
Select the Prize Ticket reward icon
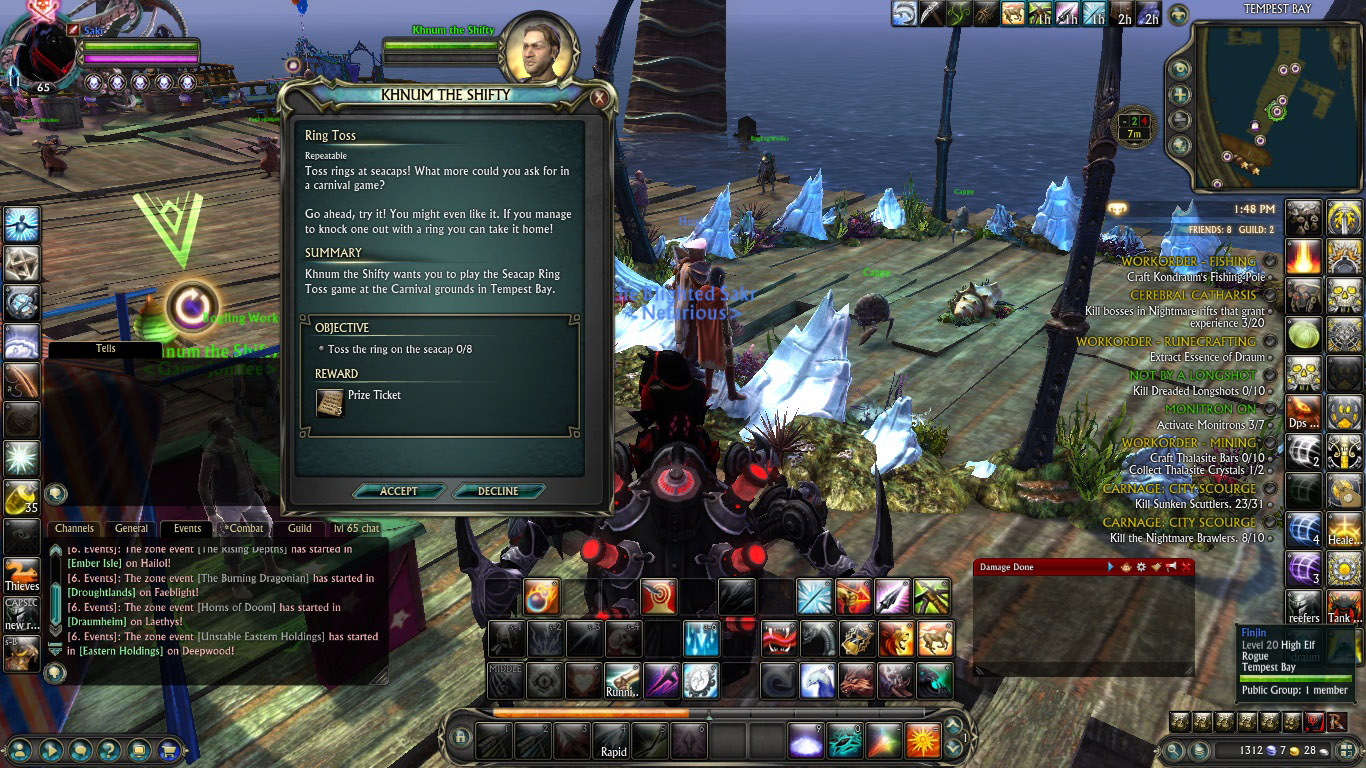330,402
